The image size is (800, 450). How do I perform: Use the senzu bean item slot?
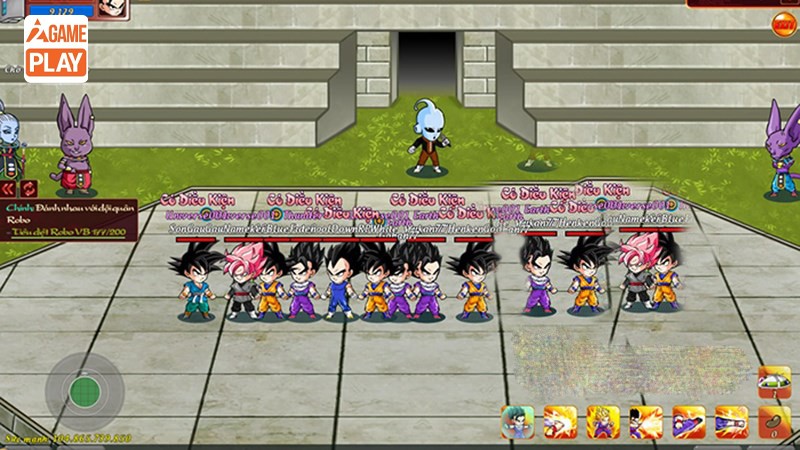pos(773,422)
